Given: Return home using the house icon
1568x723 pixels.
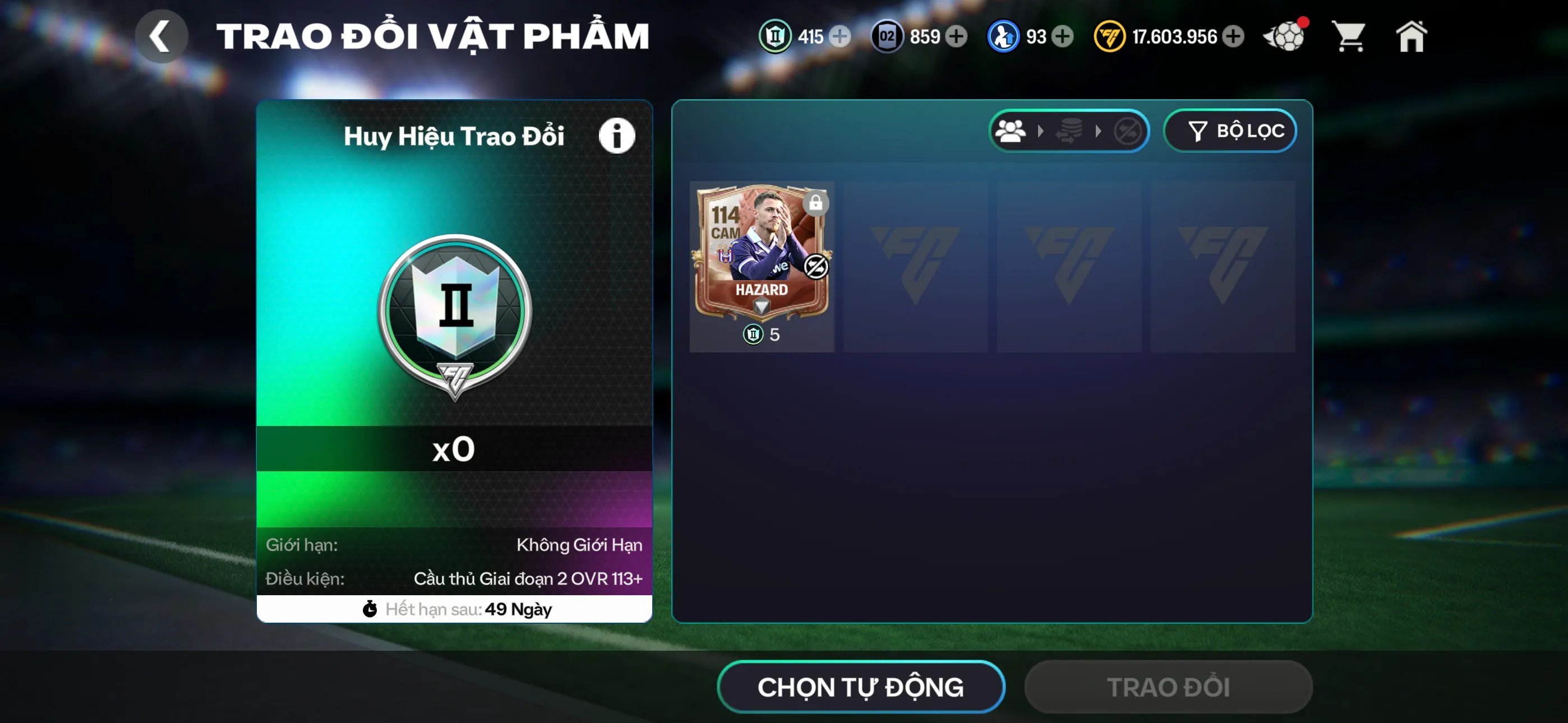Looking at the screenshot, I should click(x=1412, y=36).
